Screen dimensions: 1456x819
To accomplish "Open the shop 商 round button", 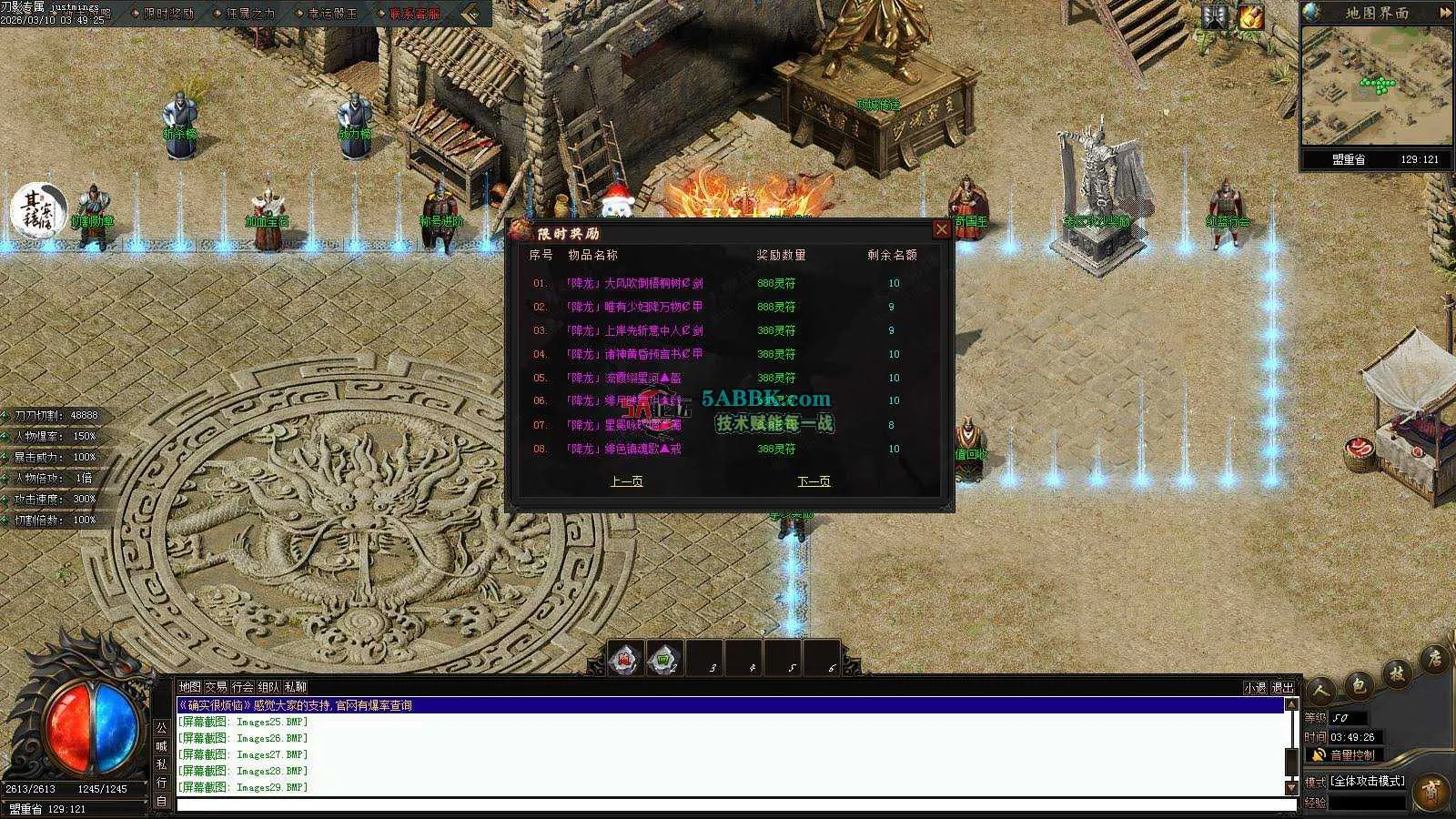I will point(1431,790).
